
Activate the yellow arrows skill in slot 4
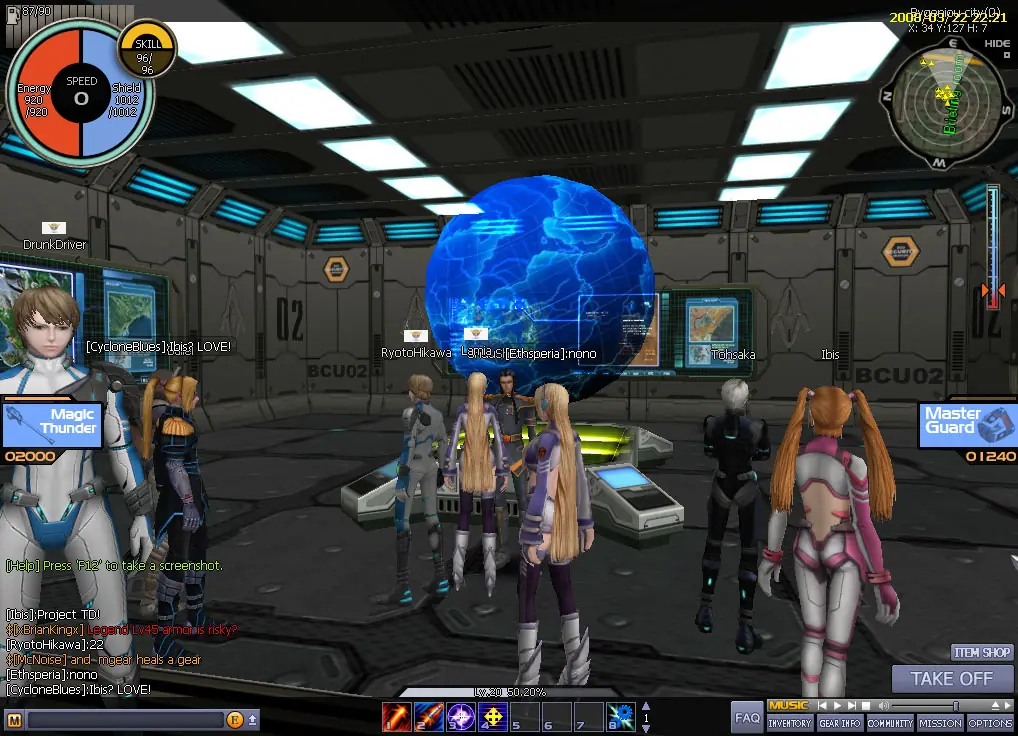click(x=492, y=716)
